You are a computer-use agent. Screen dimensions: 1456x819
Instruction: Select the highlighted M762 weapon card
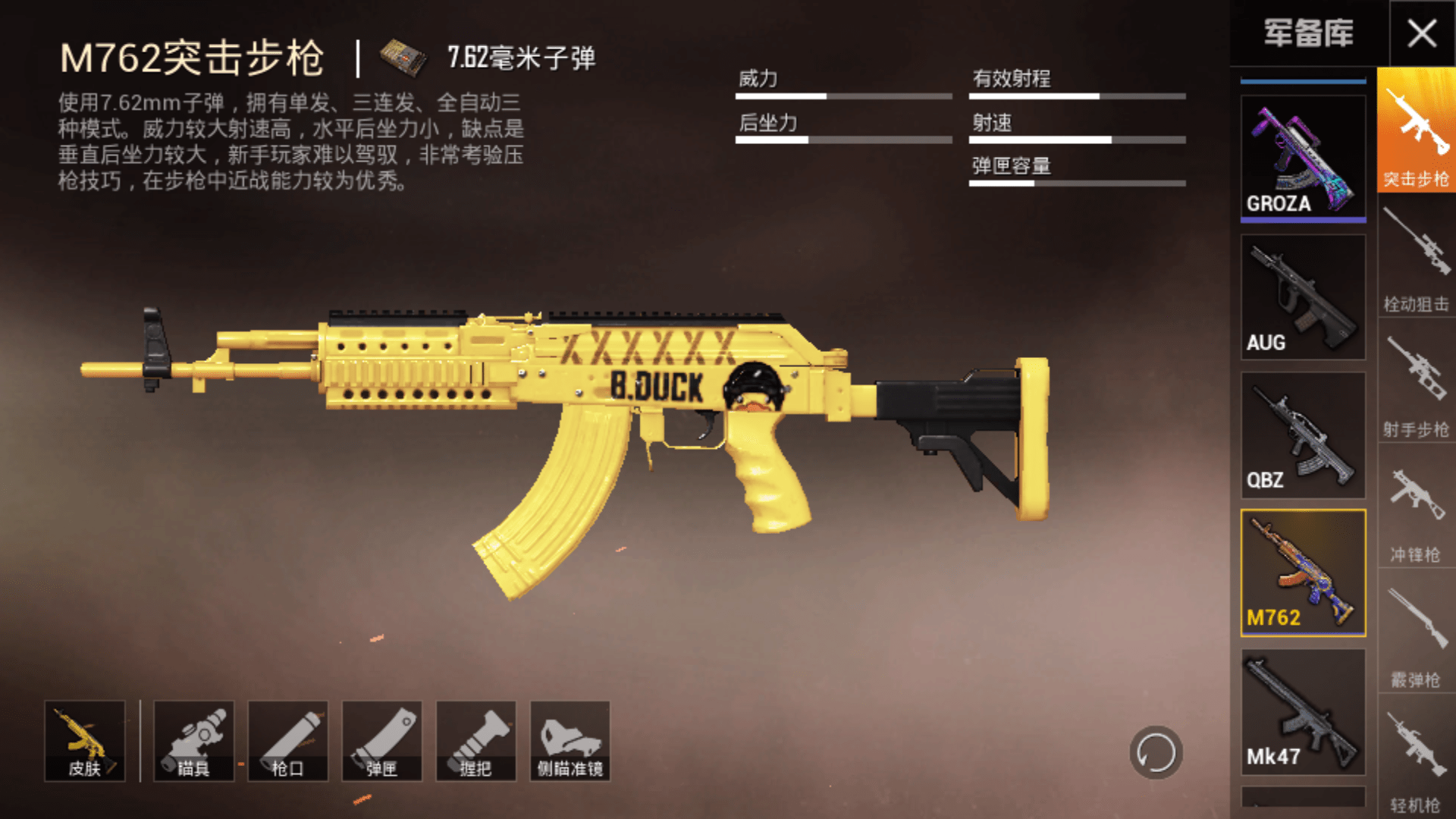click(1301, 573)
